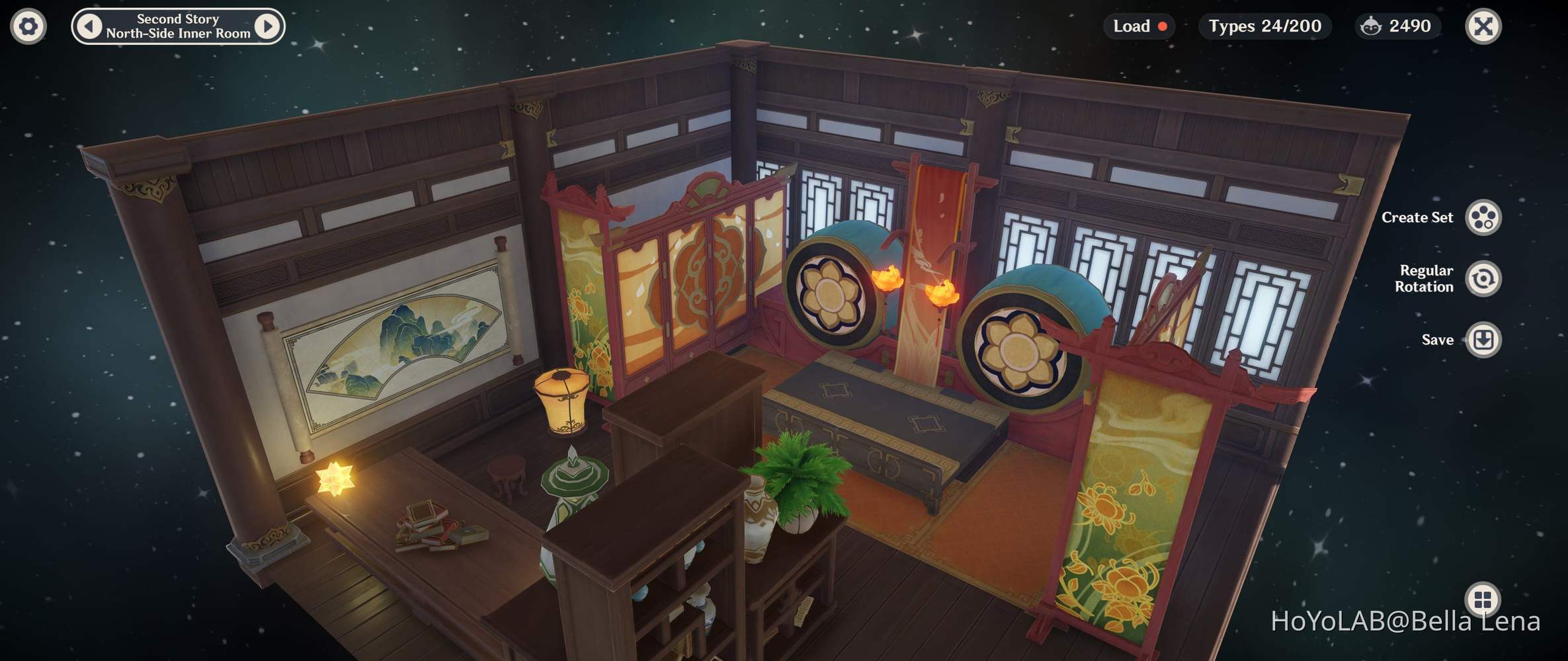Exit editing via the crossed-tools icon
This screenshot has height=661, width=1568.
1482,26
